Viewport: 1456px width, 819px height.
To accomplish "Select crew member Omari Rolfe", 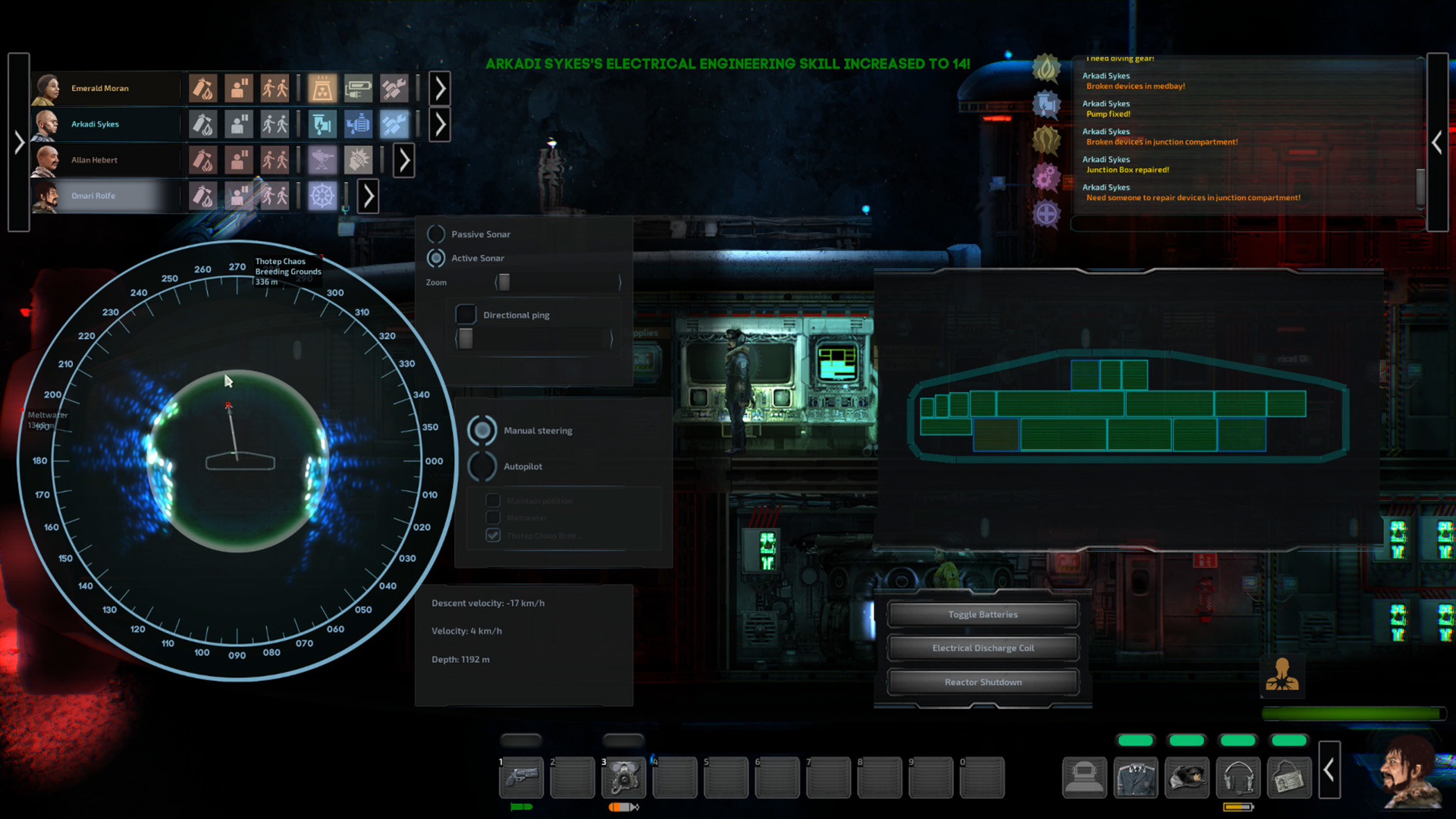I will [93, 196].
